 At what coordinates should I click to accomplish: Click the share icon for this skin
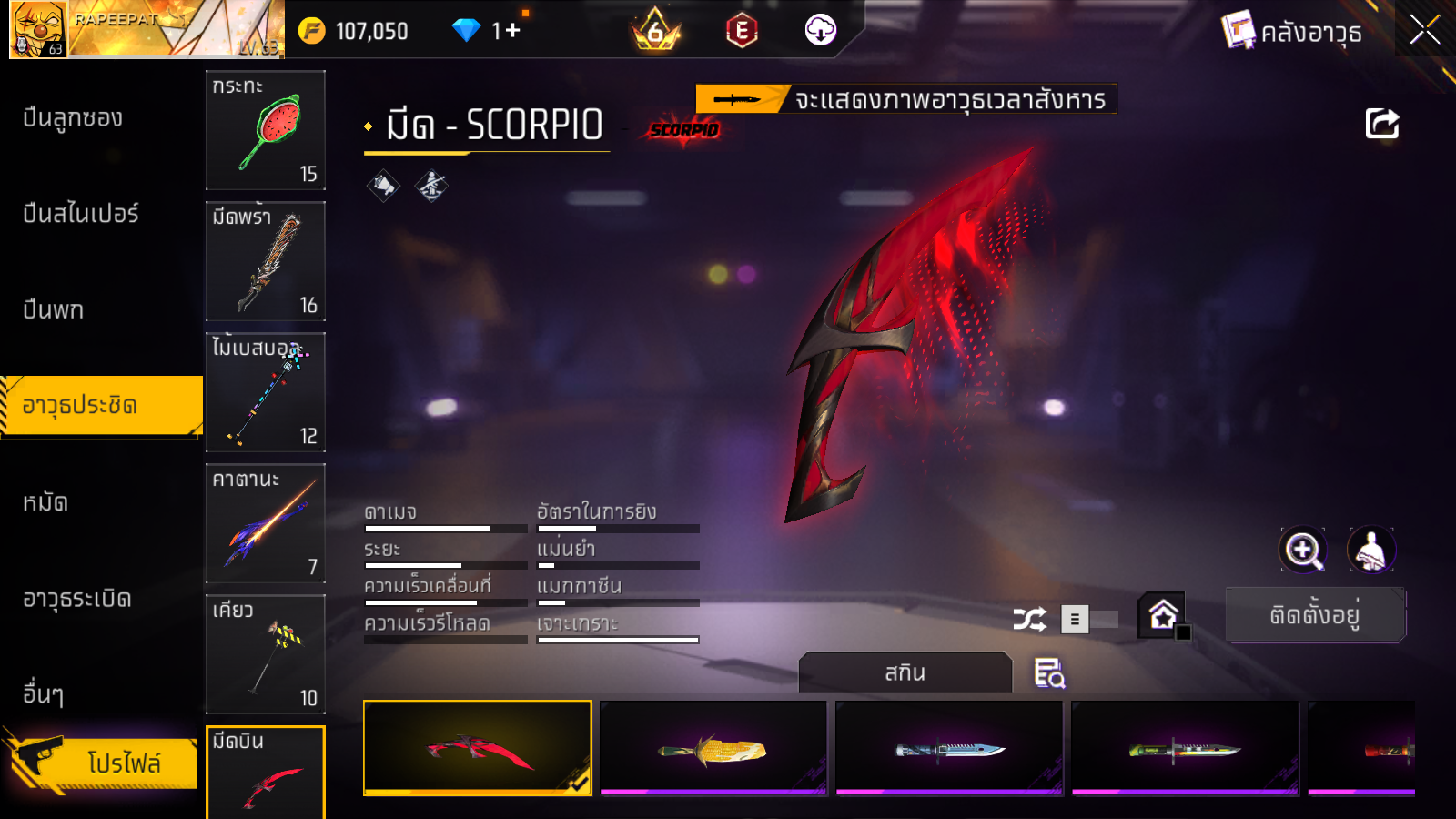coord(1381,124)
